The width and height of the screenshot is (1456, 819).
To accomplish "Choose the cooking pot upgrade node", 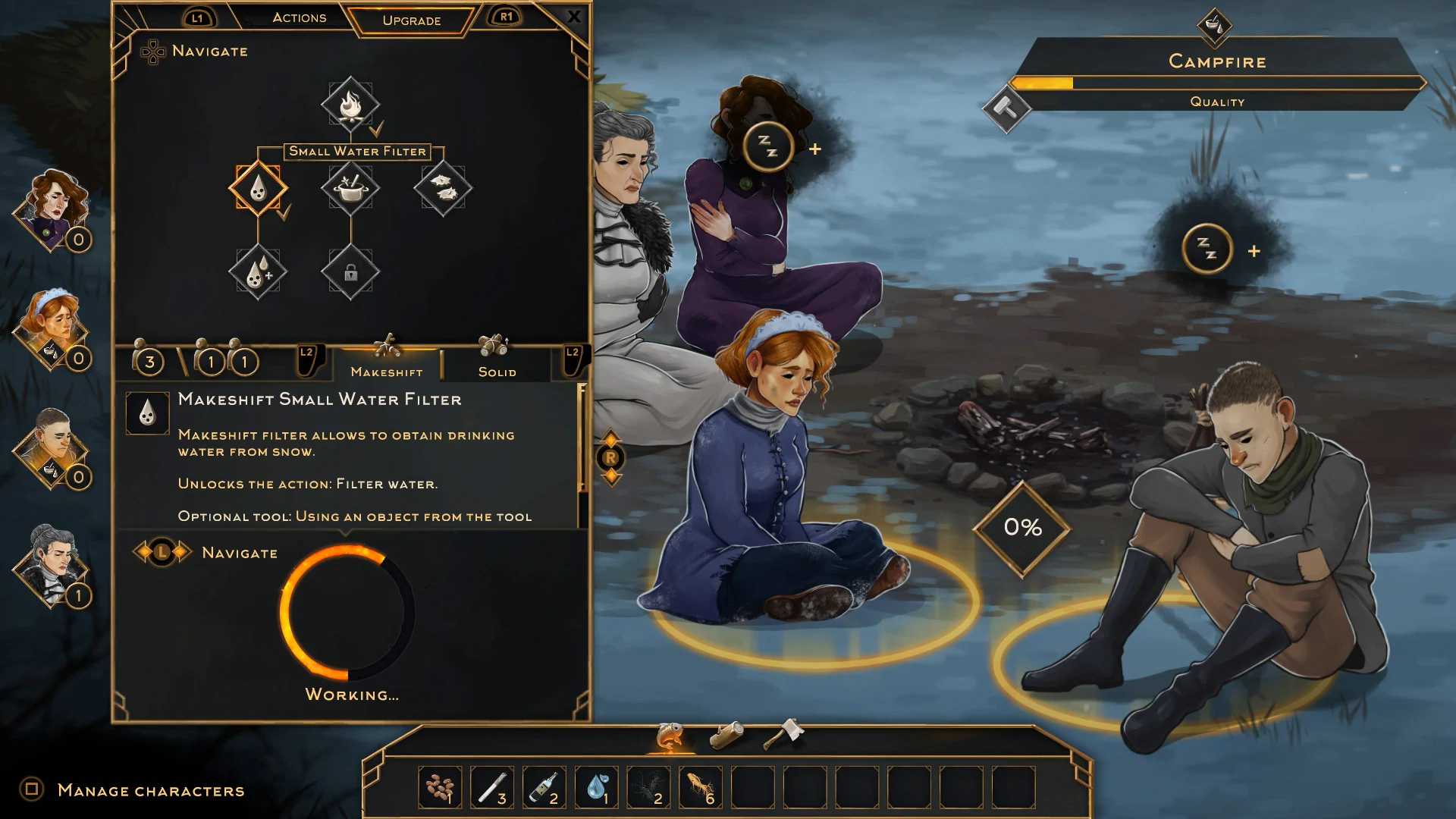I will point(351,190).
